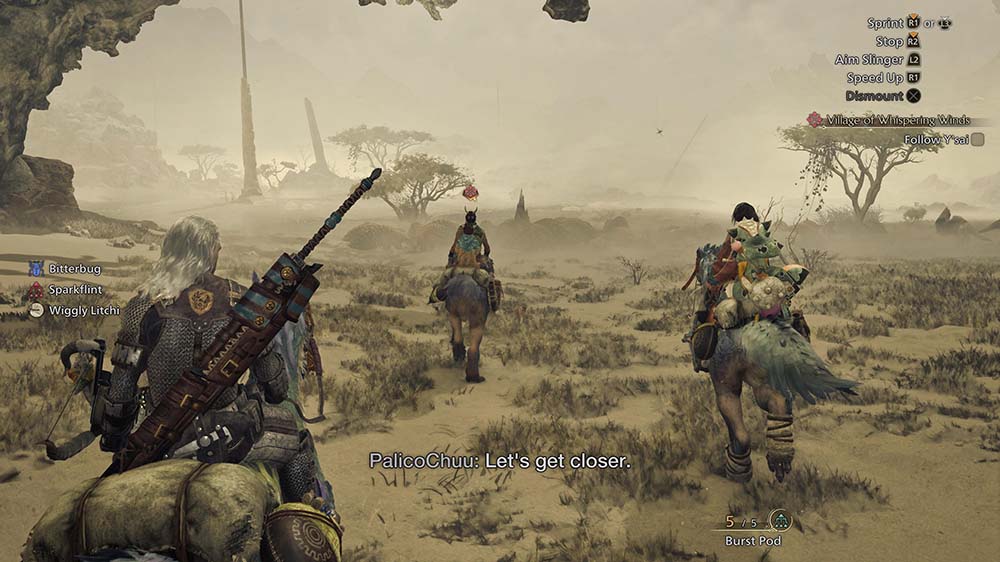Click the Burst Pod slinger ammo icon
1000x562 pixels.
779,521
